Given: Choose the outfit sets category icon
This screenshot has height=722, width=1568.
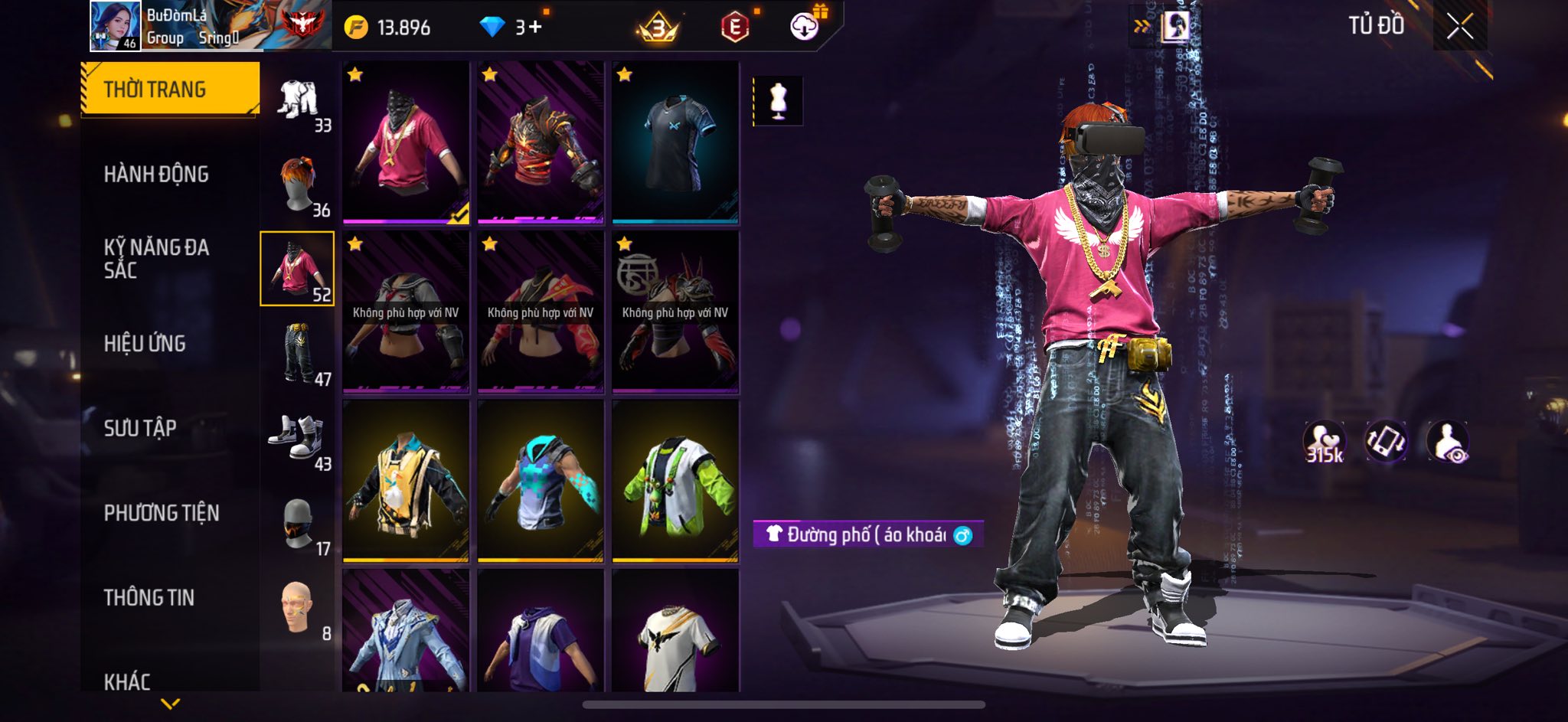Looking at the screenshot, I should (x=298, y=100).
